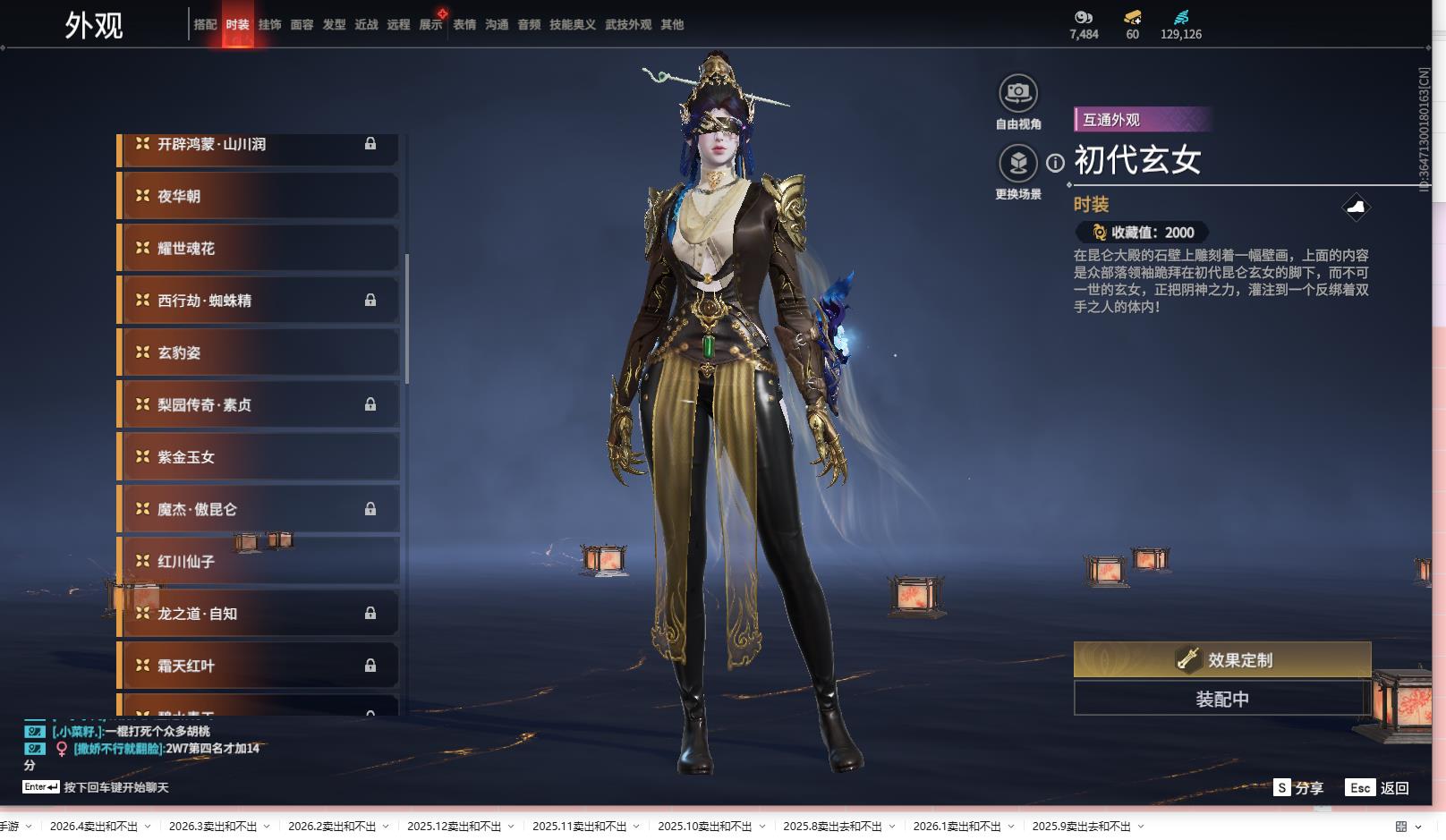Select the 耀世魂花 outfit

259,248
